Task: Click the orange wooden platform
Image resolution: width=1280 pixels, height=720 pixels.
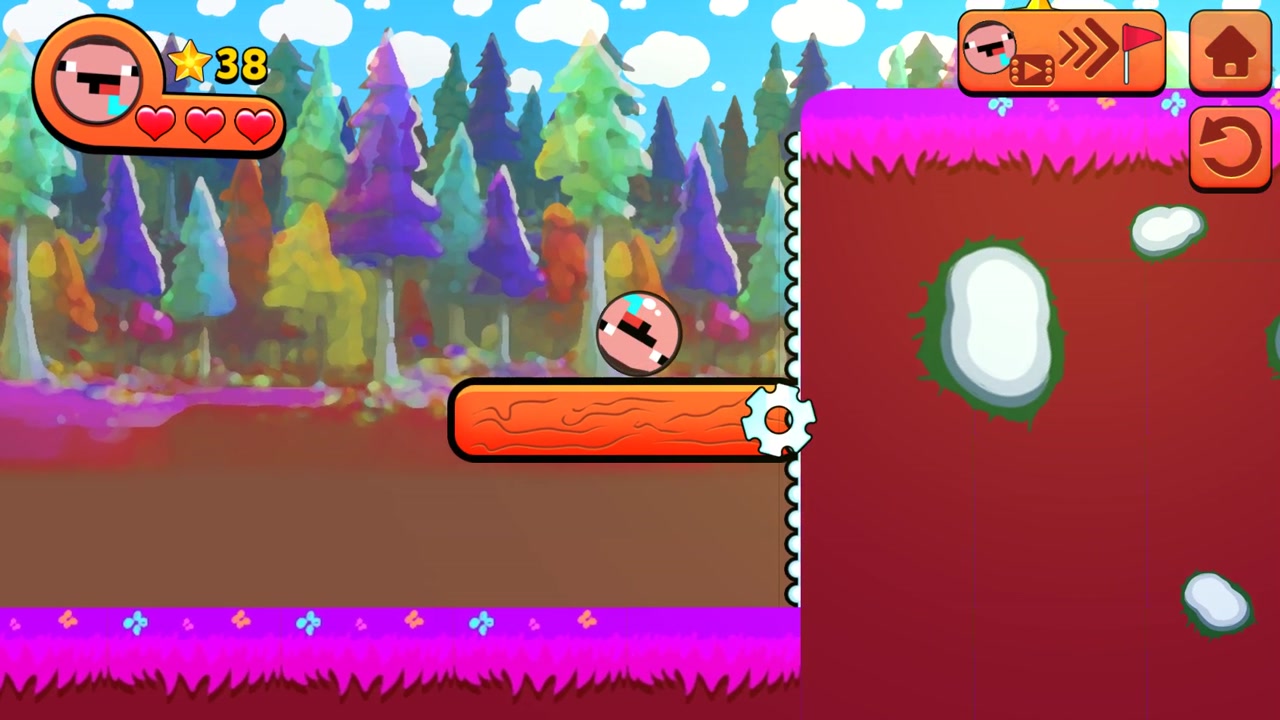Action: pos(600,422)
